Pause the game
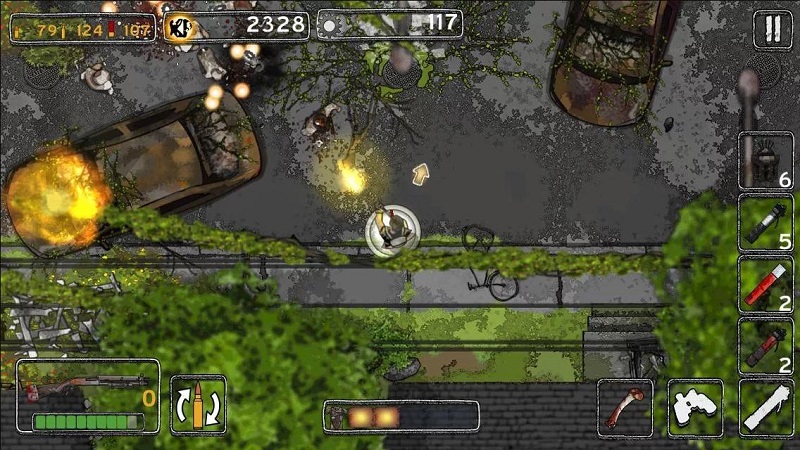800x450 pixels. pyautogui.click(x=771, y=29)
